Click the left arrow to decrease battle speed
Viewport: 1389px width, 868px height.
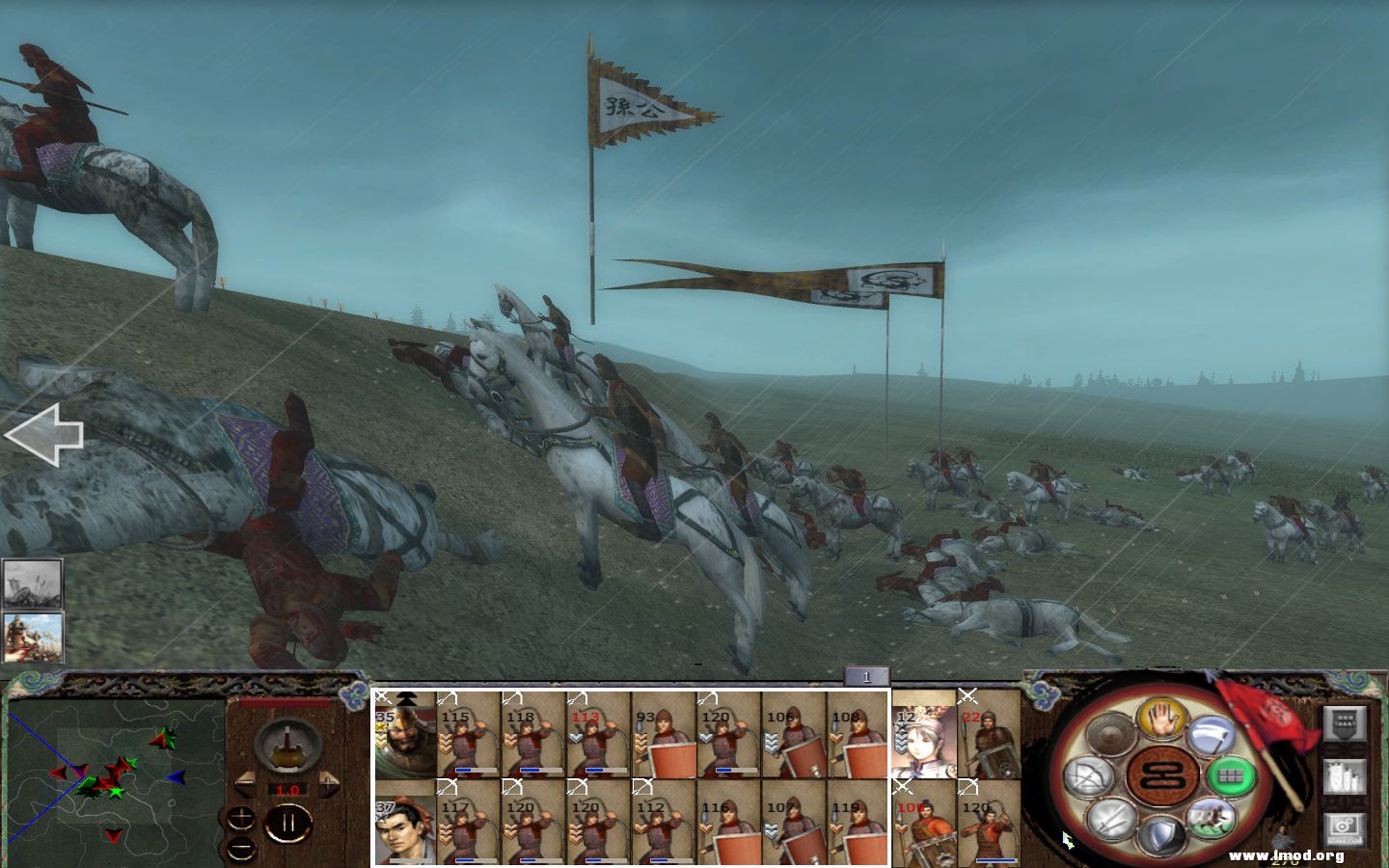pyautogui.click(x=246, y=784)
